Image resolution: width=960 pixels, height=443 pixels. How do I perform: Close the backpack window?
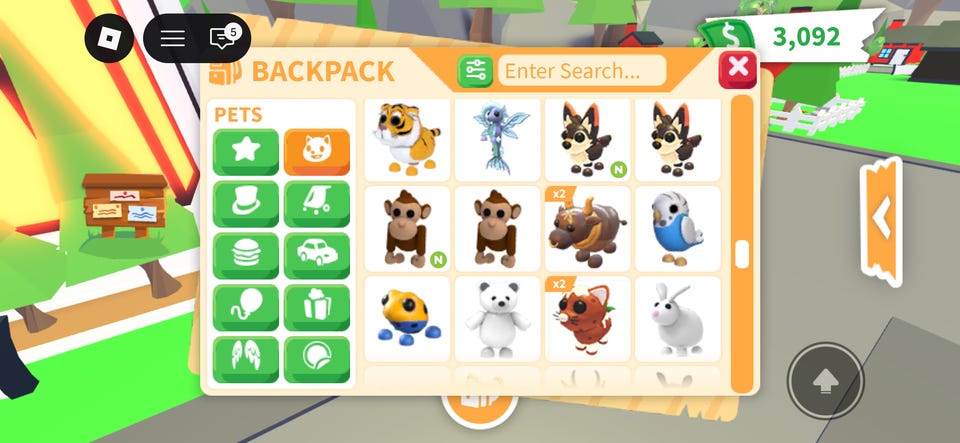click(738, 68)
